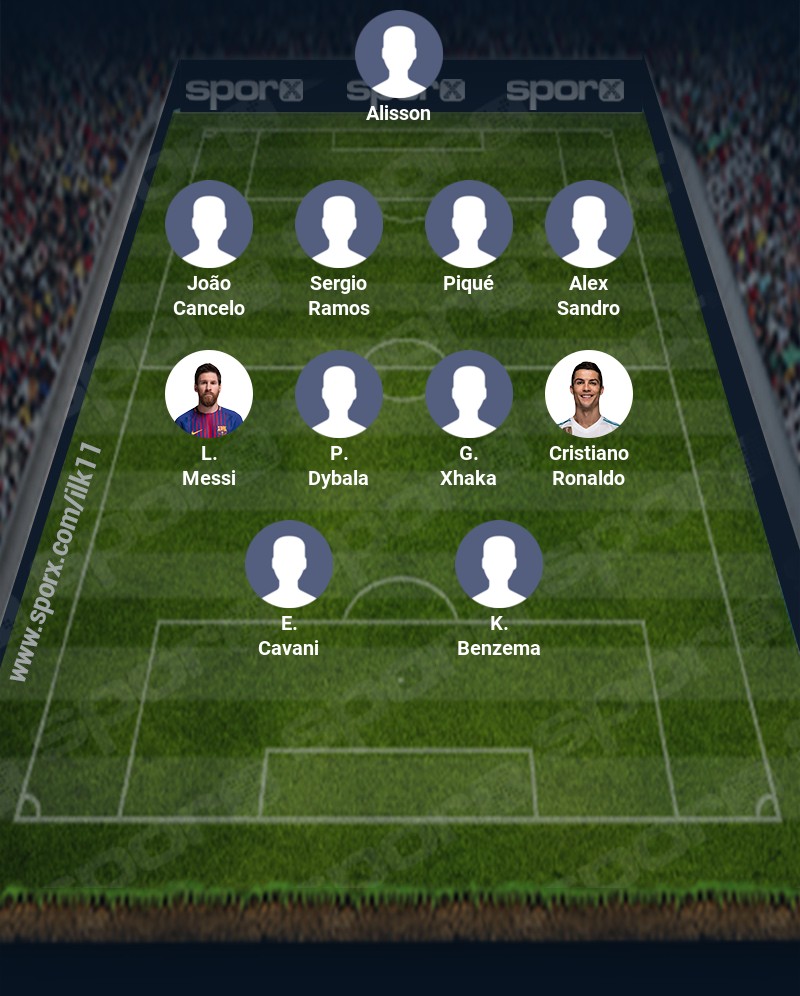Viewport: 800px width, 996px height.
Task: Choose the João Cancelo player slot
Action: 209,224
